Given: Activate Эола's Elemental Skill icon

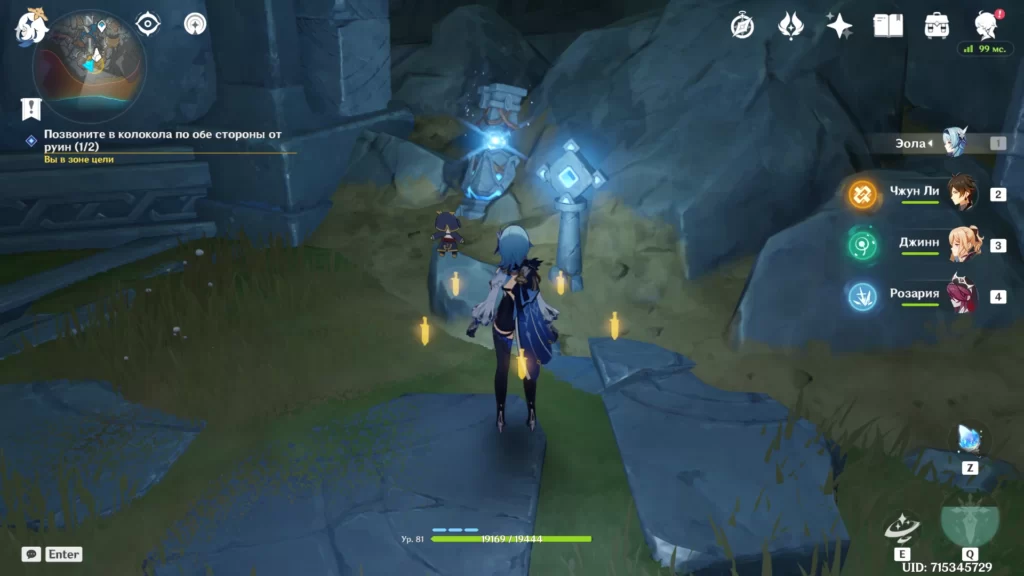Looking at the screenshot, I should point(902,526).
